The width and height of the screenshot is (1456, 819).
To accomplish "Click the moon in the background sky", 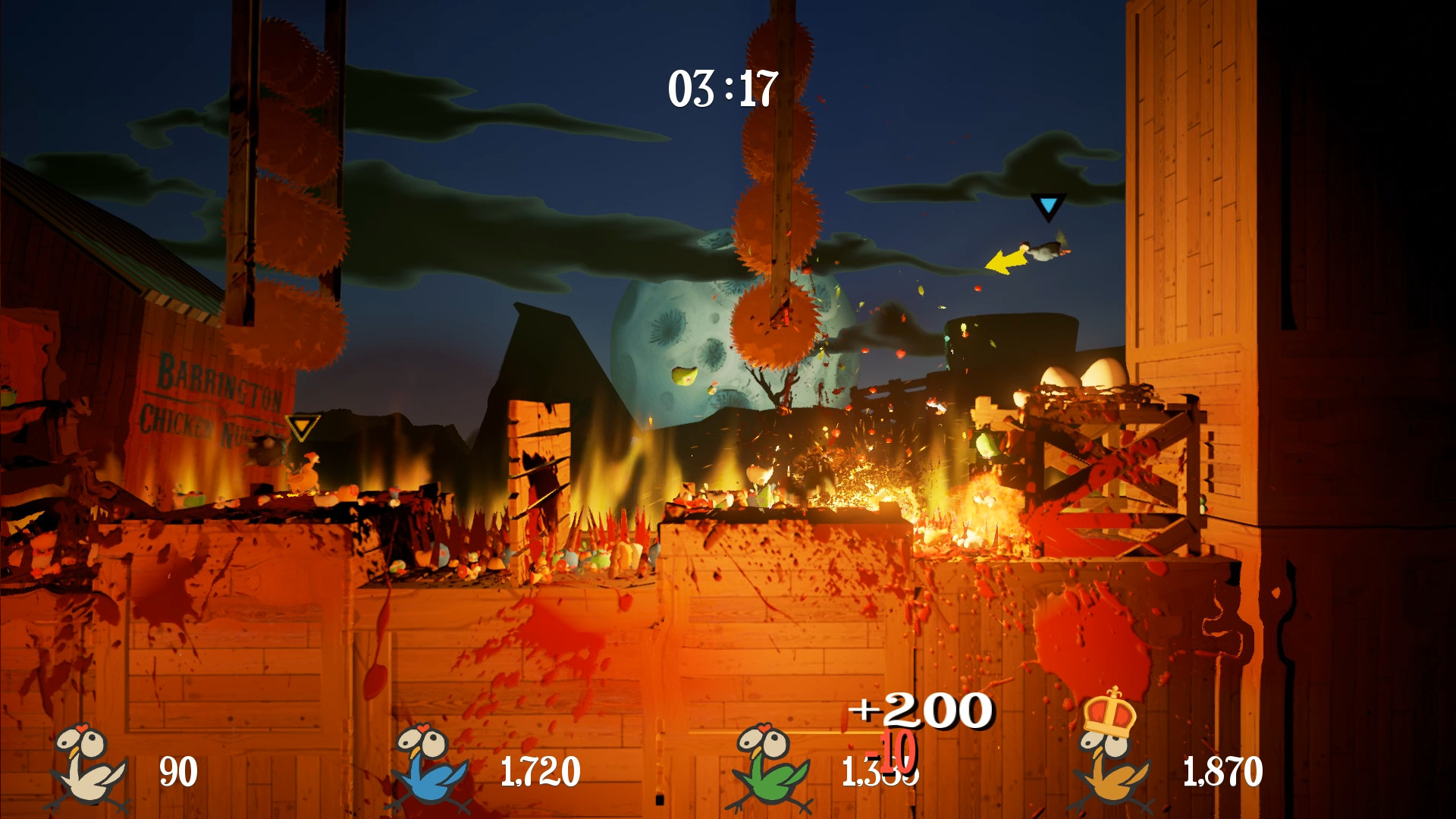I will [682, 341].
